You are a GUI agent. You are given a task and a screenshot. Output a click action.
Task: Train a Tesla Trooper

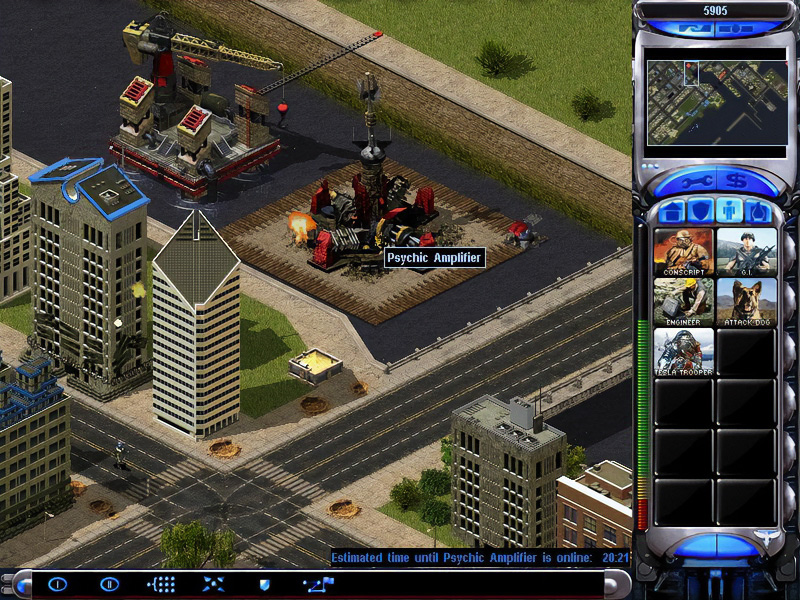[684, 351]
